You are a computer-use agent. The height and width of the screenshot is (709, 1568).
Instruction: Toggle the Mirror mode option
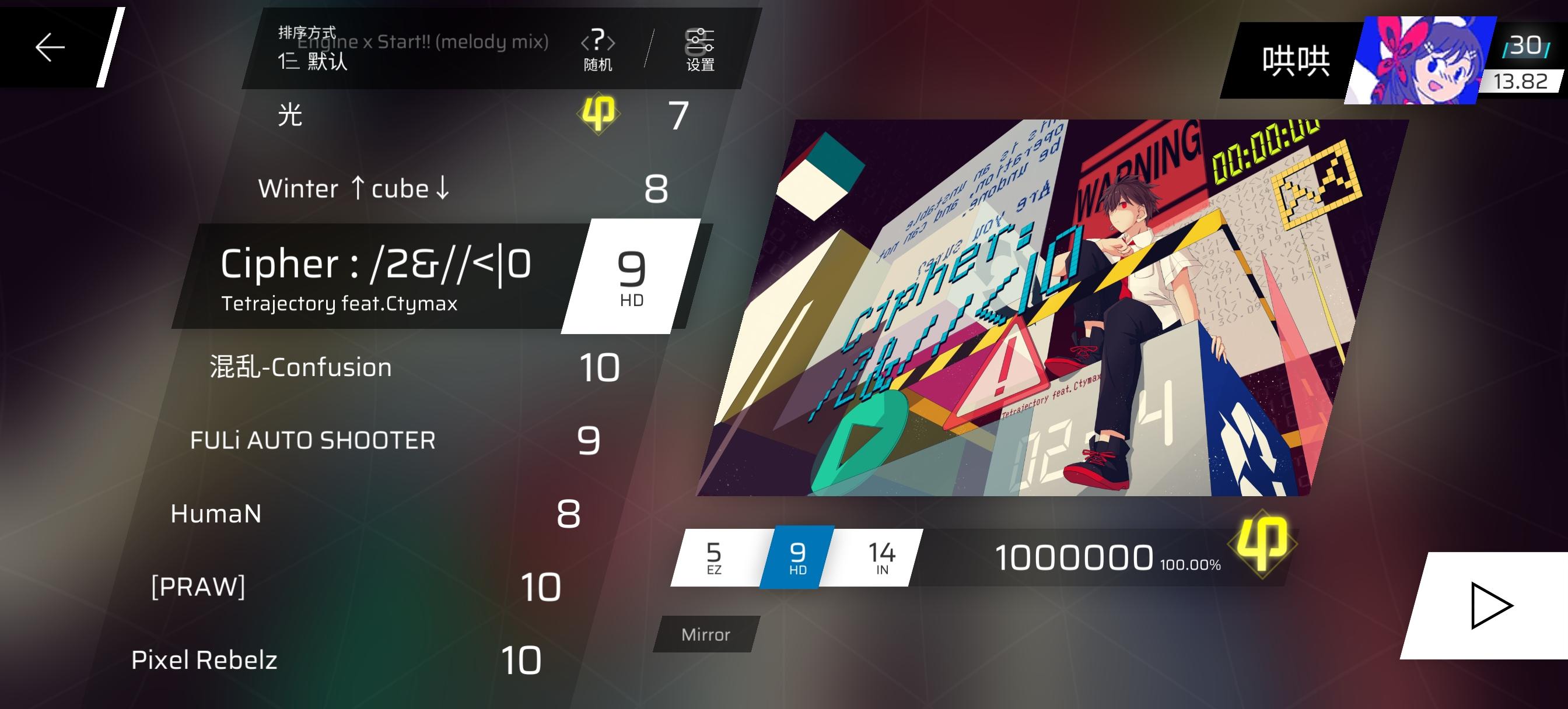click(x=704, y=634)
